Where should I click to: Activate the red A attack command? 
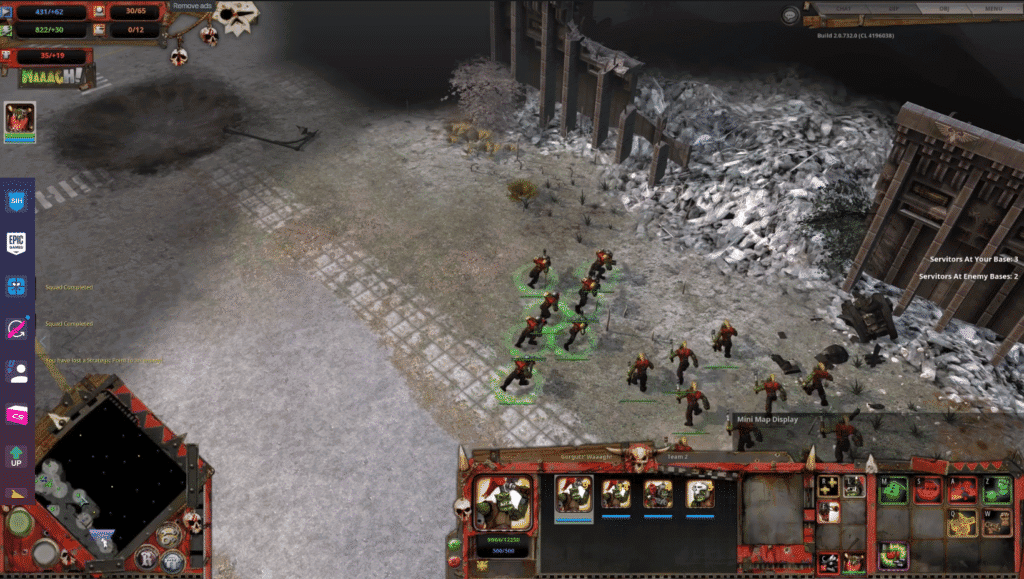[963, 491]
